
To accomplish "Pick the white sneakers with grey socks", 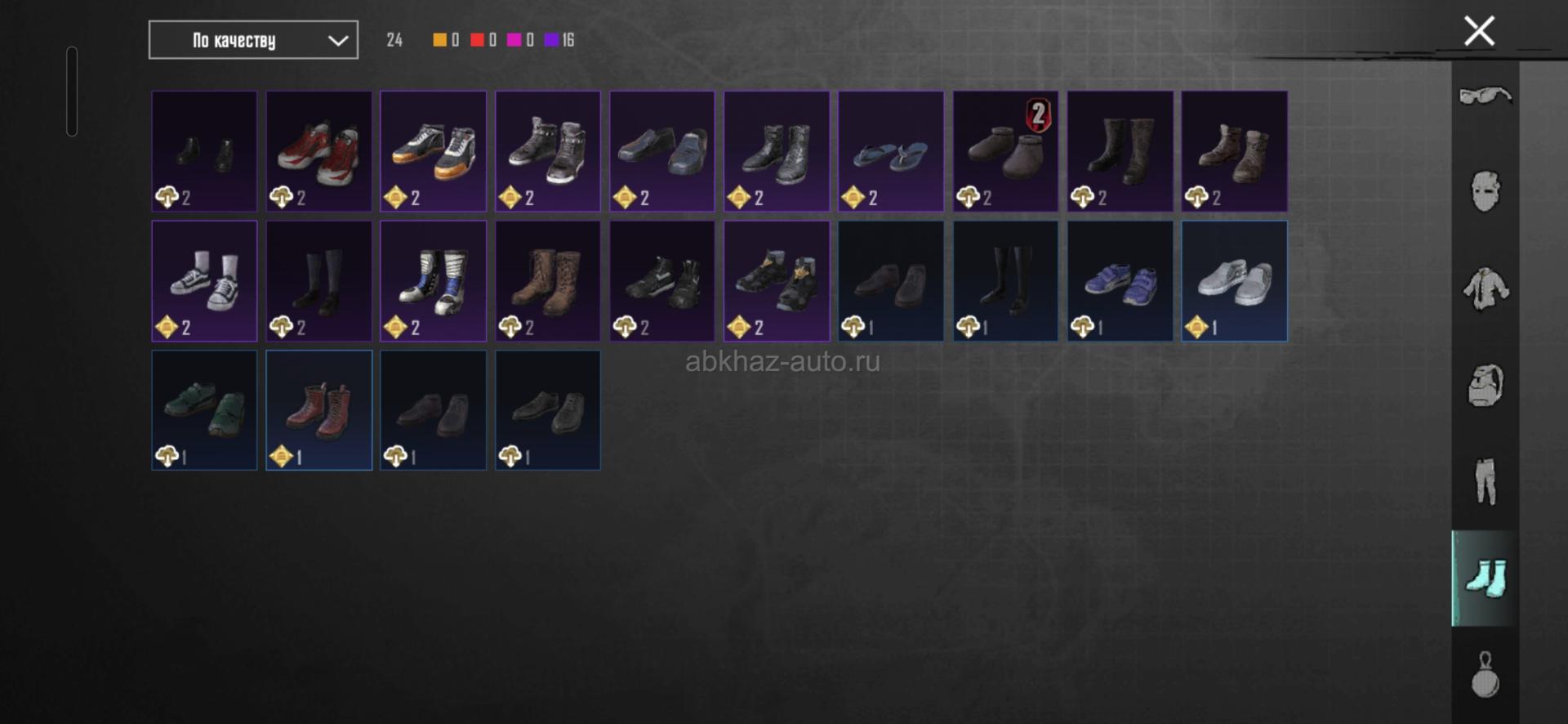I will 204,281.
